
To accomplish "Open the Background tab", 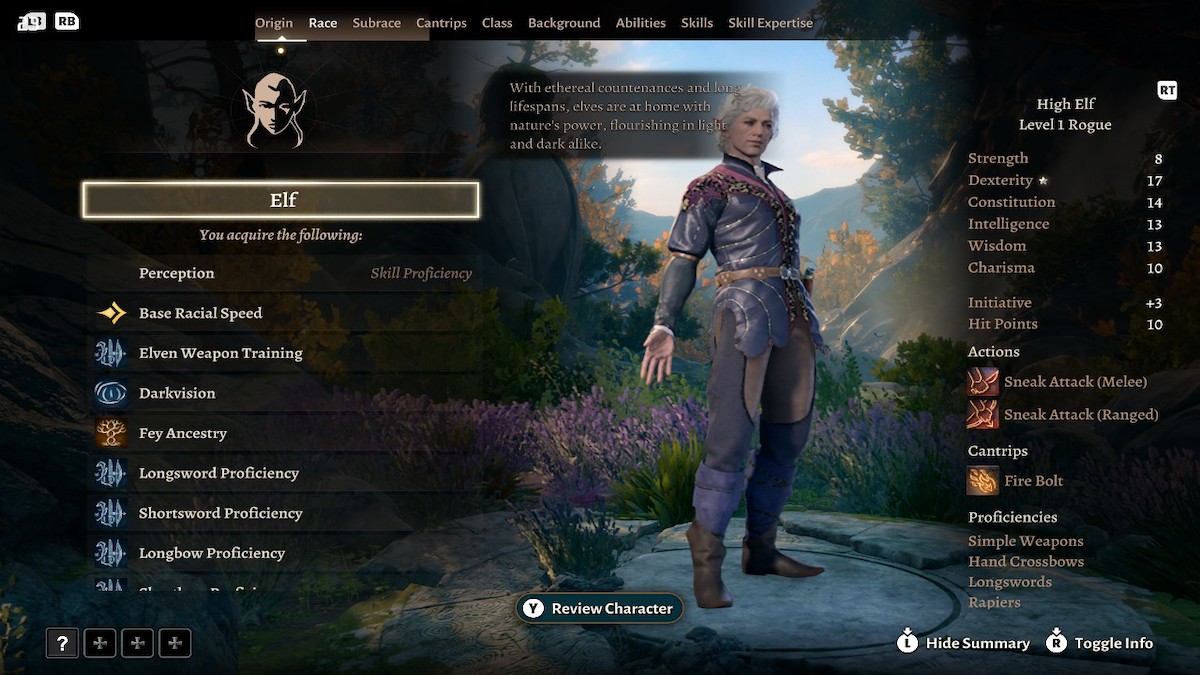I will pos(564,23).
